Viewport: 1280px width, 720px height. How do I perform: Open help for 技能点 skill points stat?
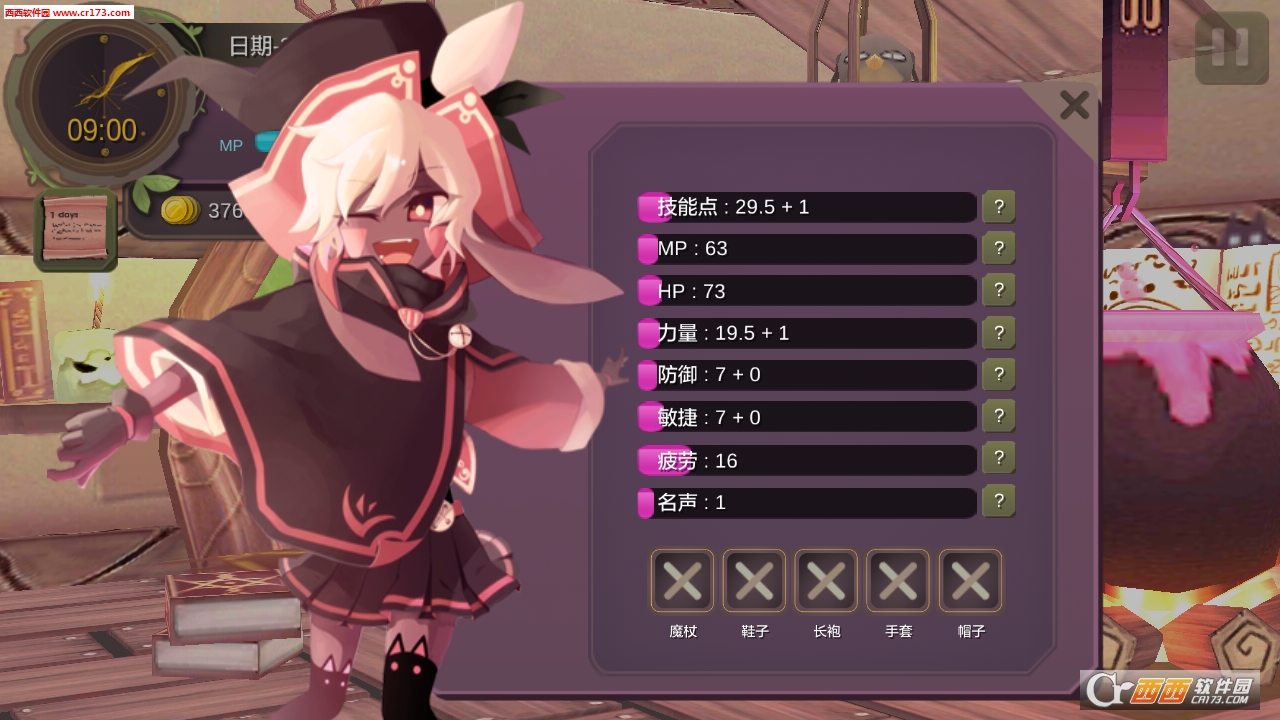click(x=998, y=206)
